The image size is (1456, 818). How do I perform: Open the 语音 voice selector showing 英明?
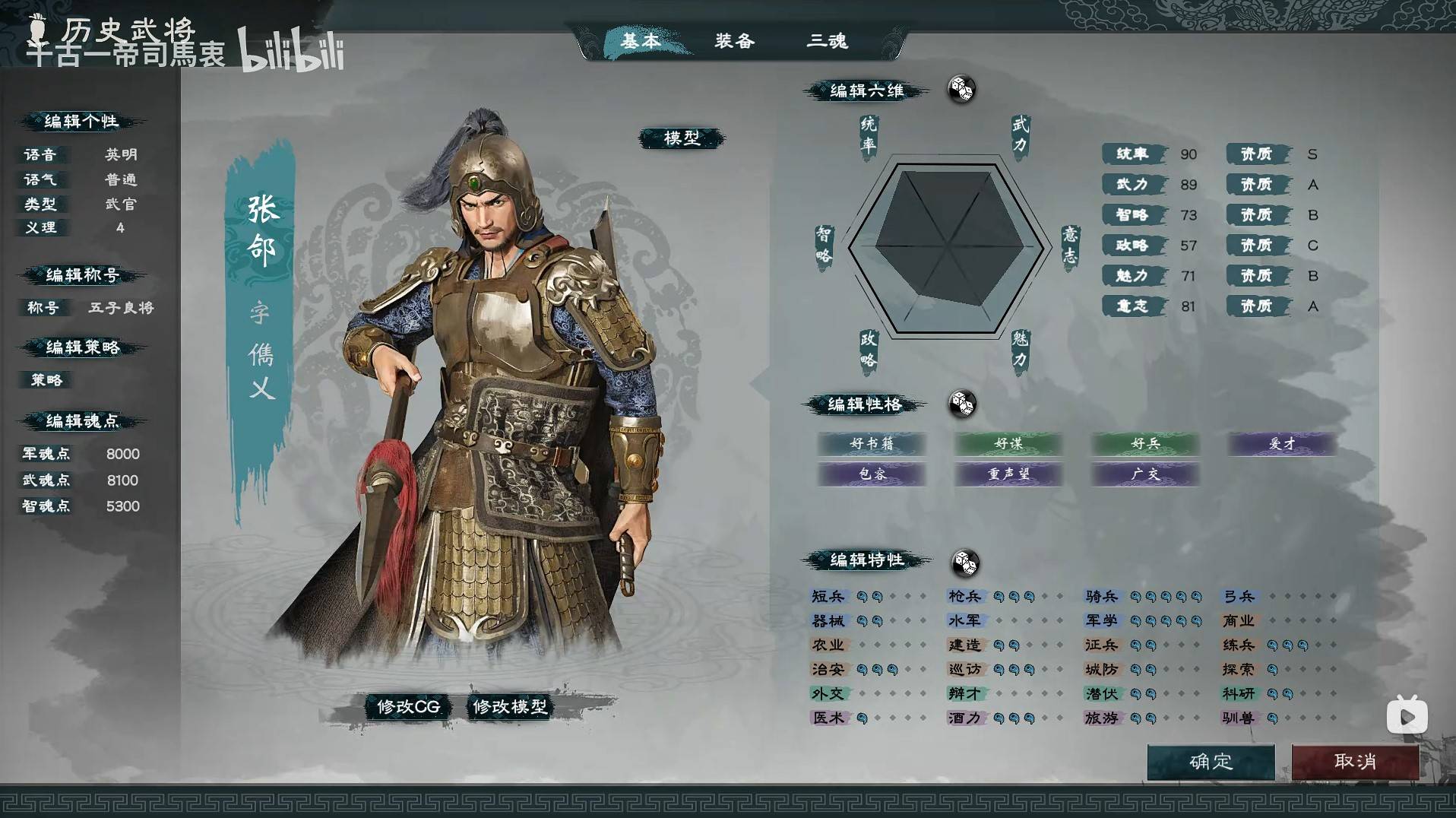point(119,154)
